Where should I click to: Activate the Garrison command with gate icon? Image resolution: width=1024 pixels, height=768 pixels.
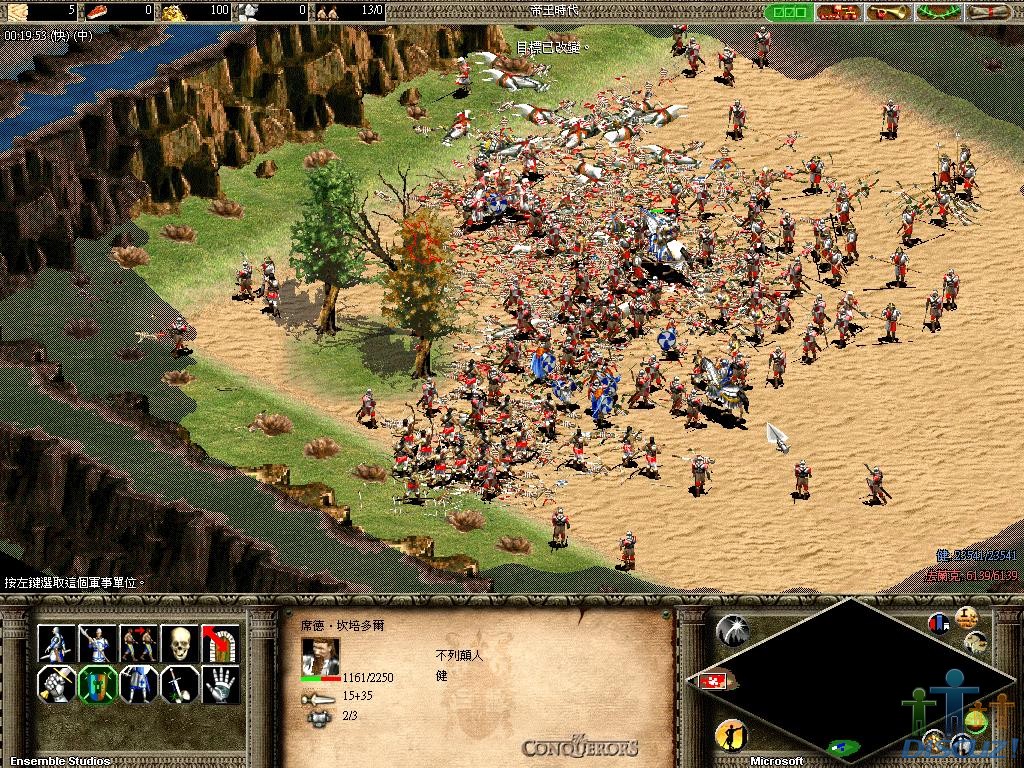coord(220,643)
